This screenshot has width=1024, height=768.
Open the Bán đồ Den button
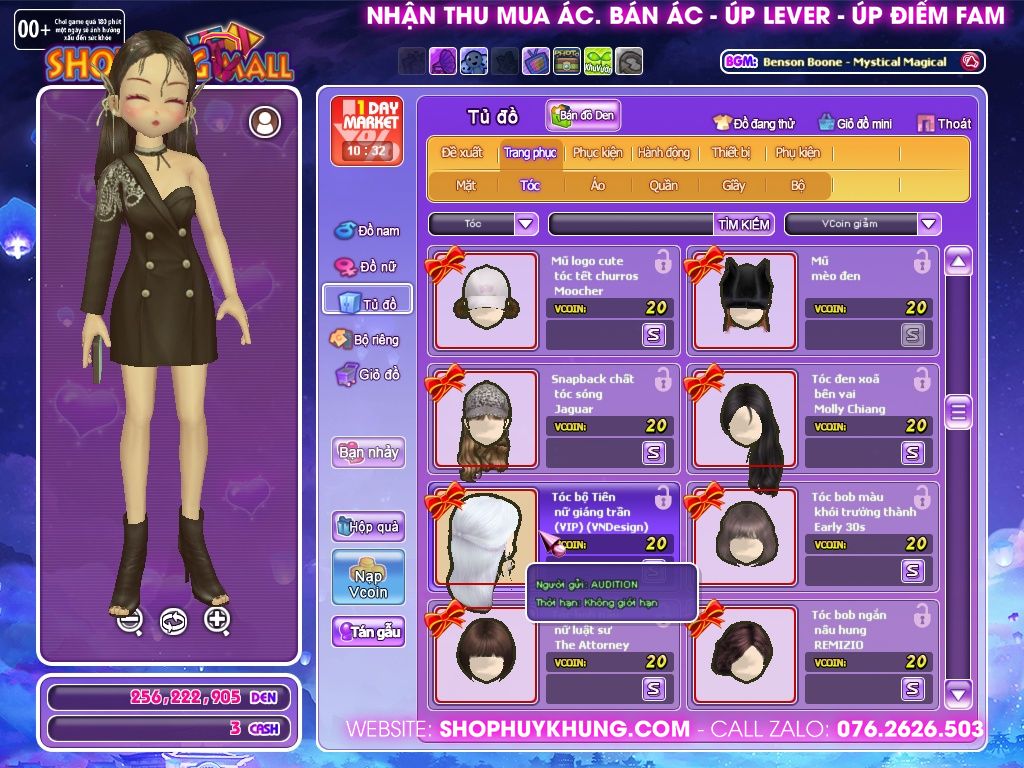click(584, 116)
